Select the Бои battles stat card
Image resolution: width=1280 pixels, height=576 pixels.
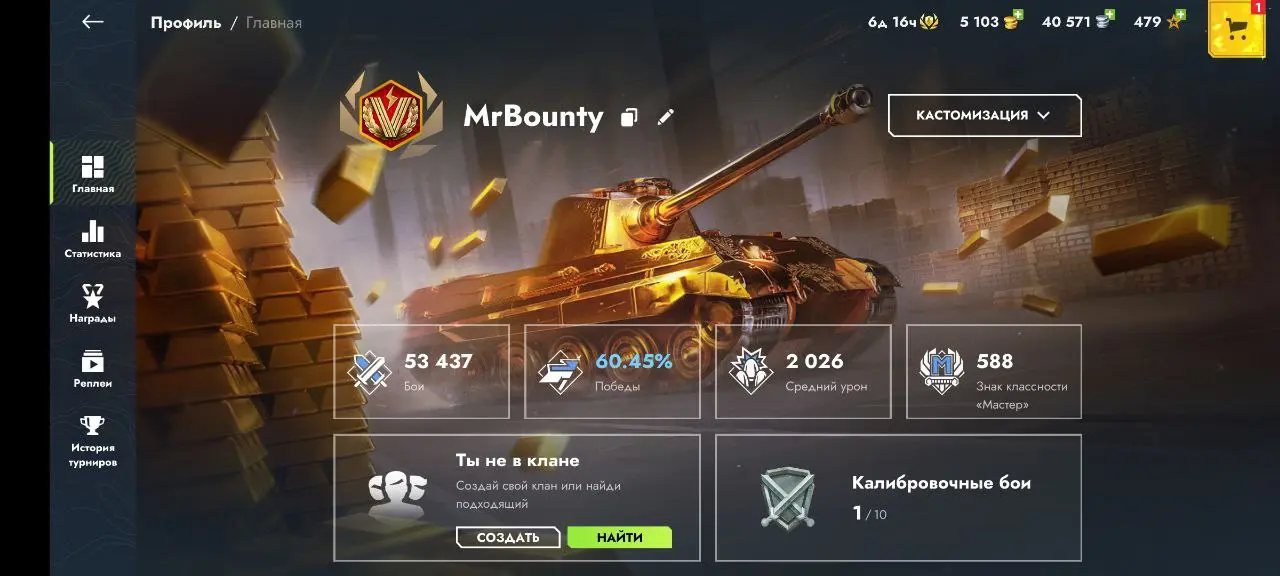(421, 371)
